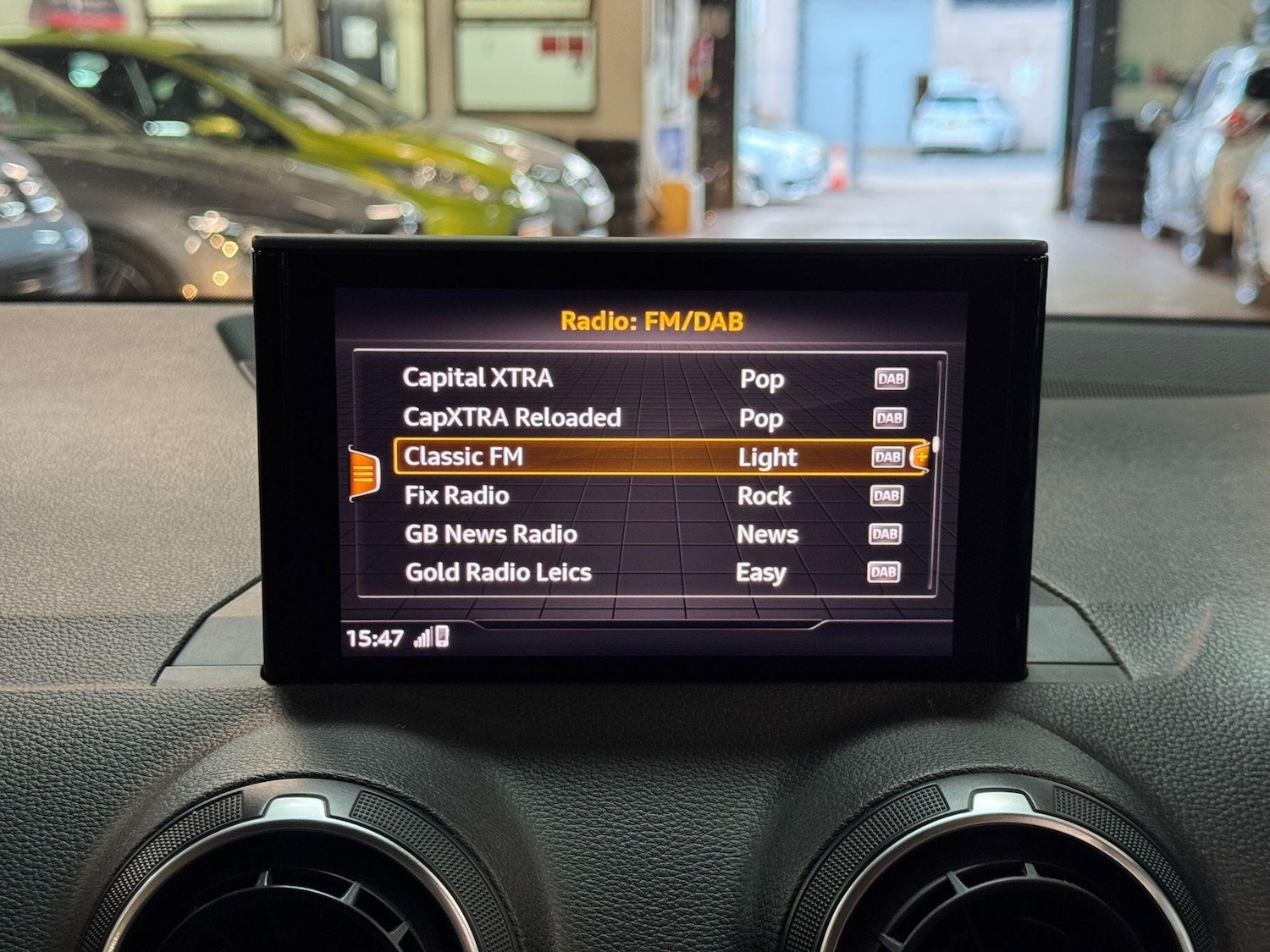Click the Light genre label for Classic FM
The height and width of the screenshot is (952, 1270).
point(766,456)
